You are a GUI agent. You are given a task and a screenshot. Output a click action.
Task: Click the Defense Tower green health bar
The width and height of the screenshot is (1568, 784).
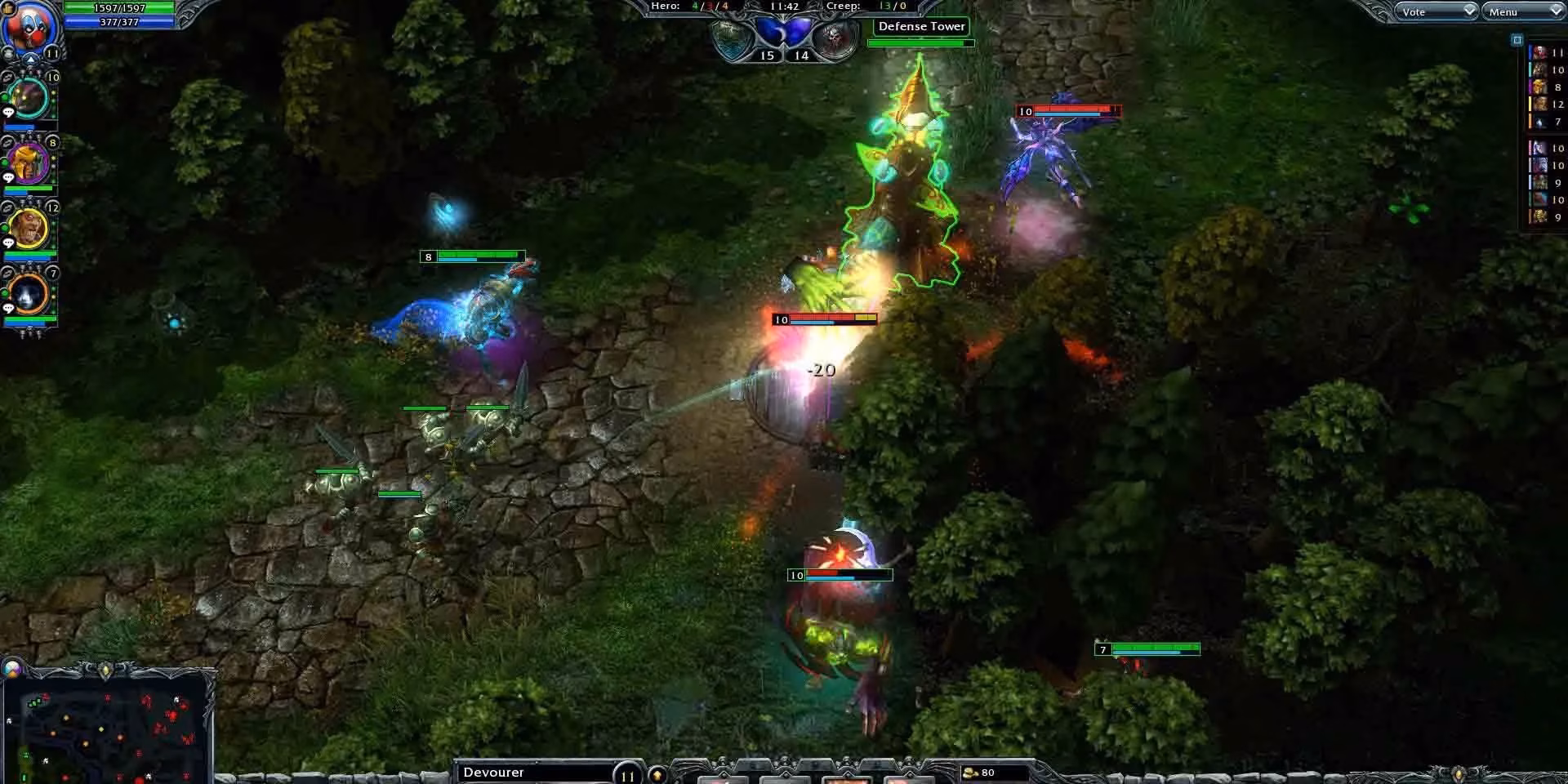click(920, 42)
